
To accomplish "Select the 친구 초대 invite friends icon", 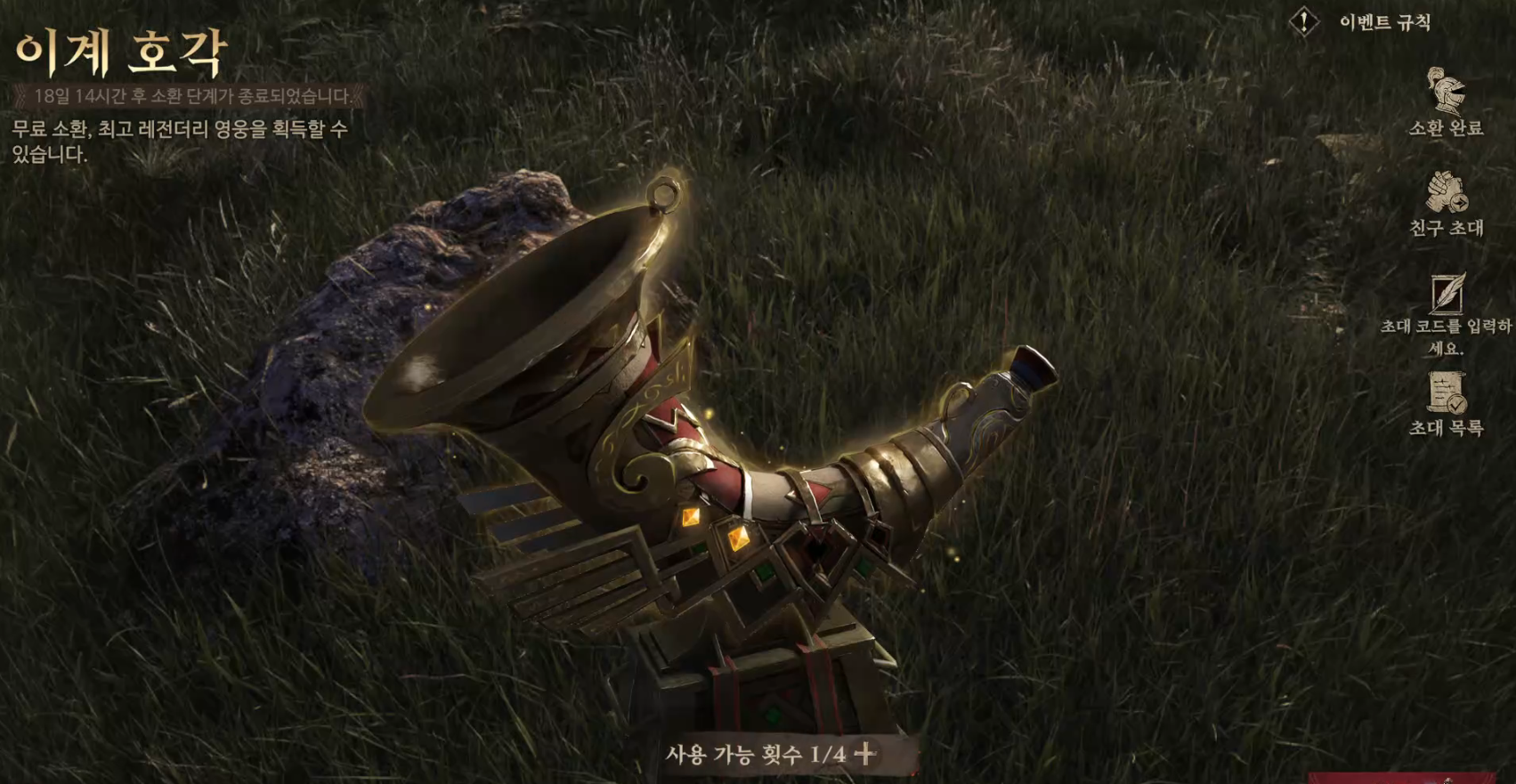I will [x=1445, y=193].
